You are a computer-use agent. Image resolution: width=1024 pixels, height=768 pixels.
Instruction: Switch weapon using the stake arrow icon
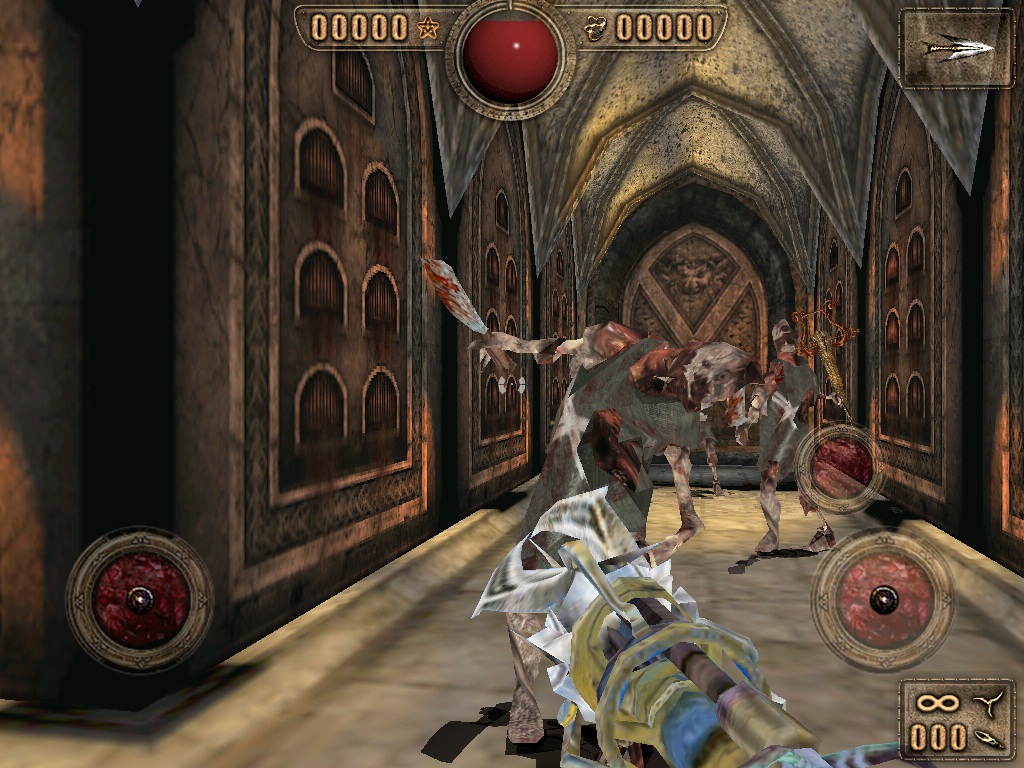click(x=957, y=47)
